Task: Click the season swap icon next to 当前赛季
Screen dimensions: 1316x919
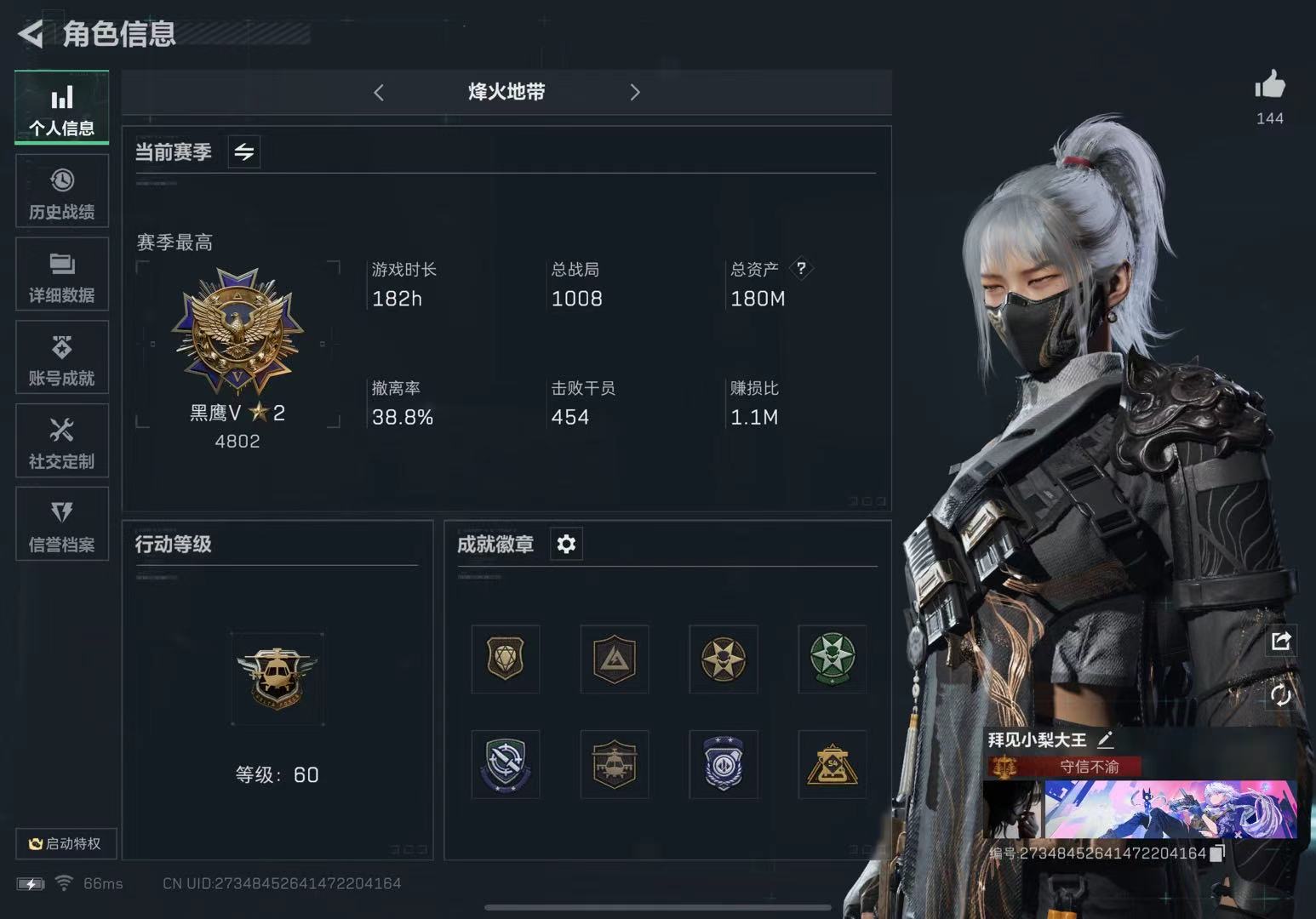Action: pyautogui.click(x=243, y=152)
